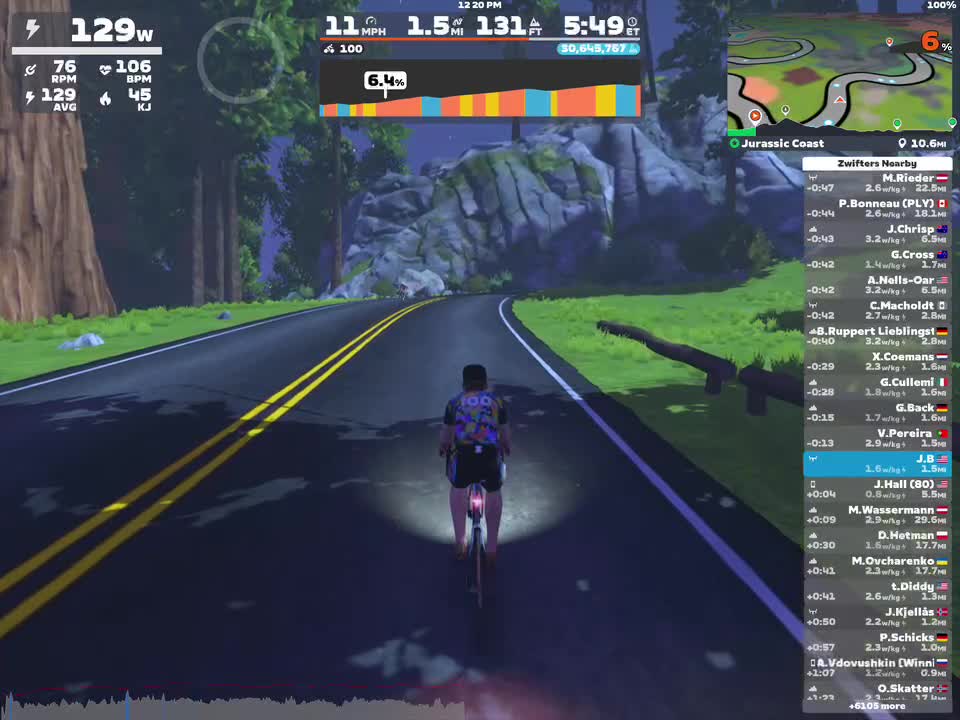The width and height of the screenshot is (960, 720).
Task: Choose J.Kjellås from nearby riders
Action: click(x=877, y=617)
